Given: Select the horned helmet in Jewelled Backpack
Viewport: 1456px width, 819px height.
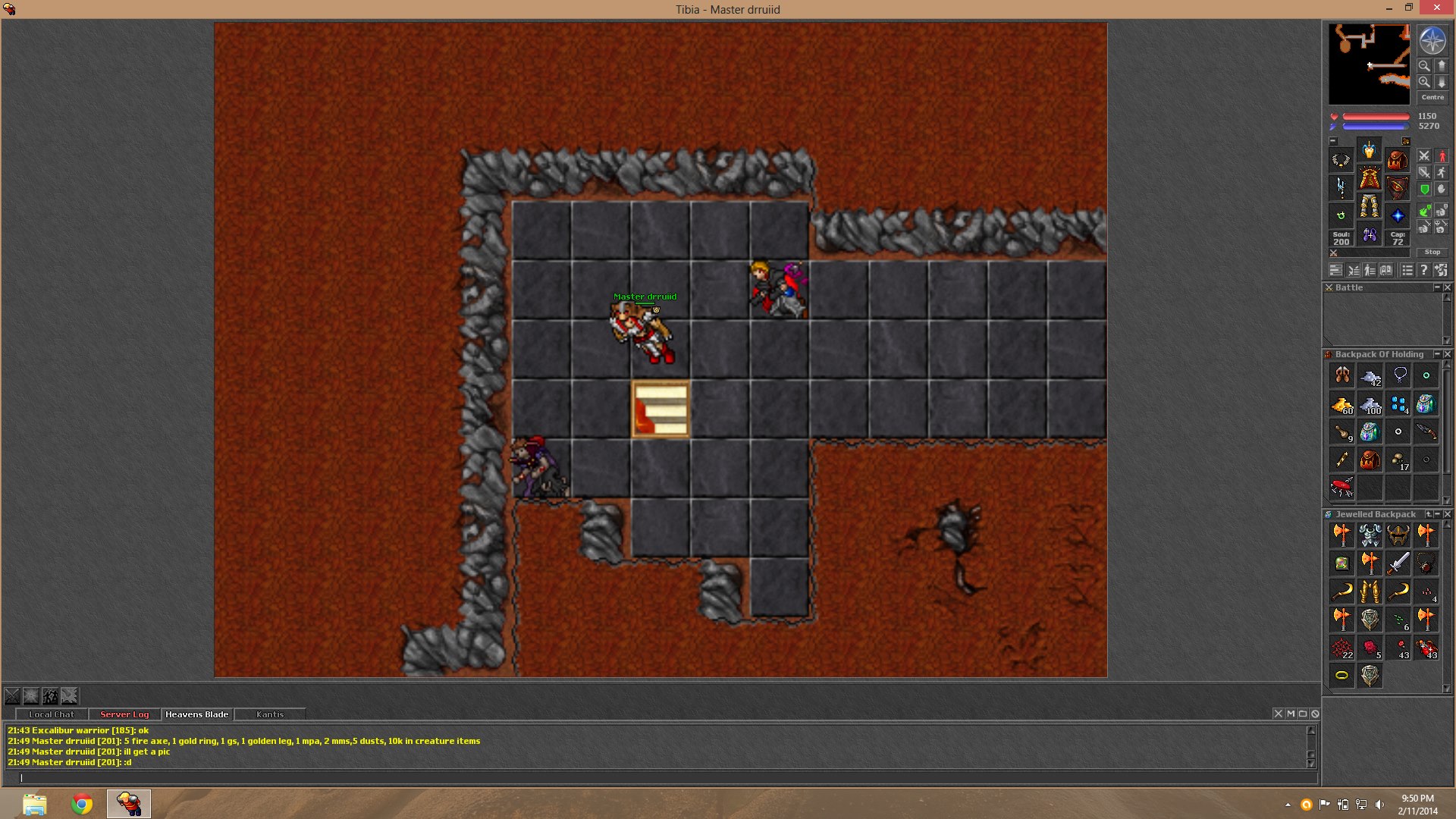Looking at the screenshot, I should click(x=1398, y=535).
